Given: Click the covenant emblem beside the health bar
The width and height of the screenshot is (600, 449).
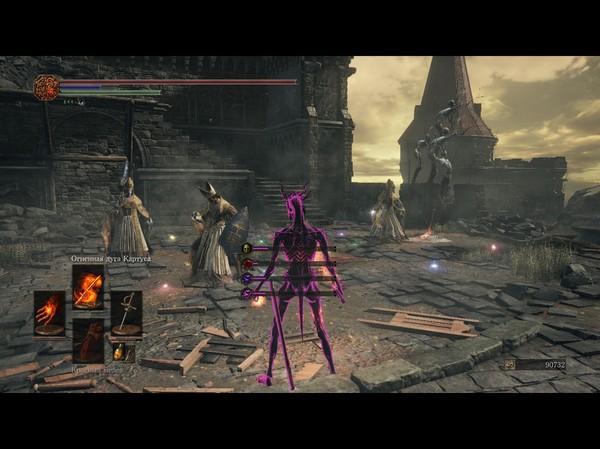Looking at the screenshot, I should tap(46, 87).
